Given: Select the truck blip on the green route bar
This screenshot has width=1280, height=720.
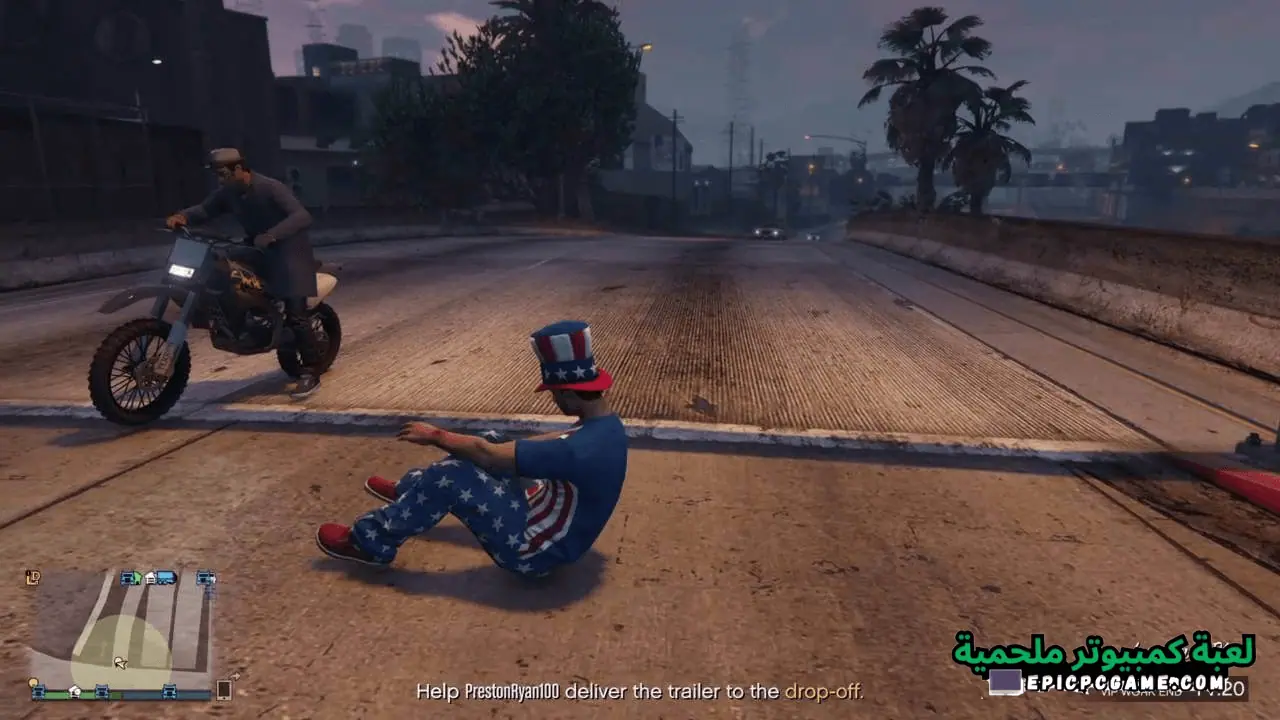Looking at the screenshot, I should 40,691.
